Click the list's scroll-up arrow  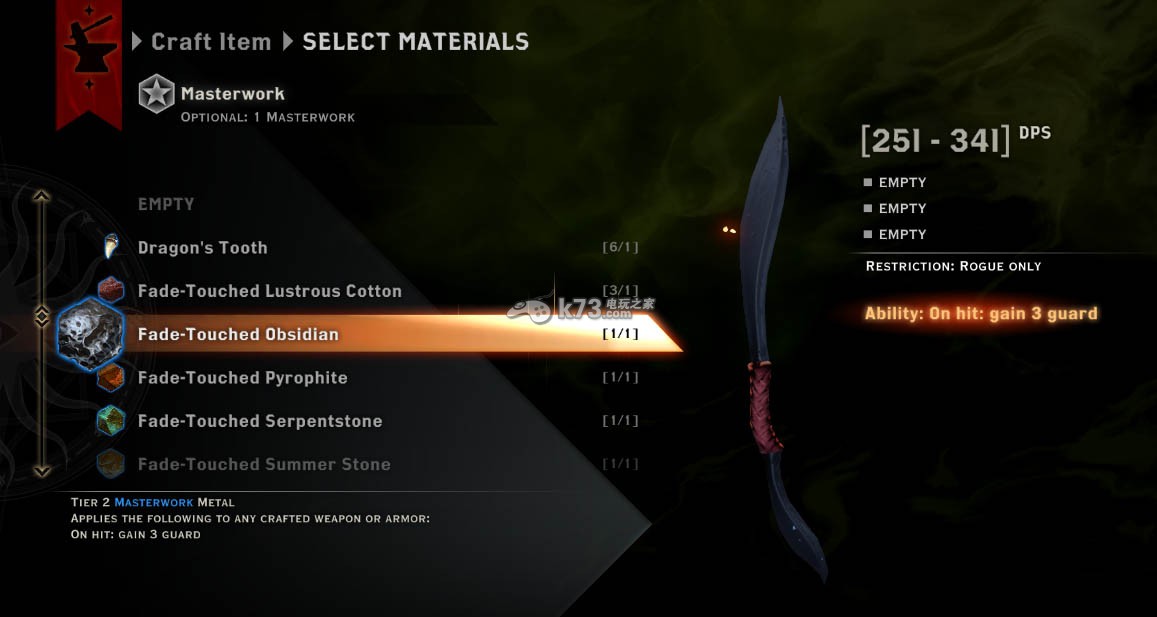(42, 196)
